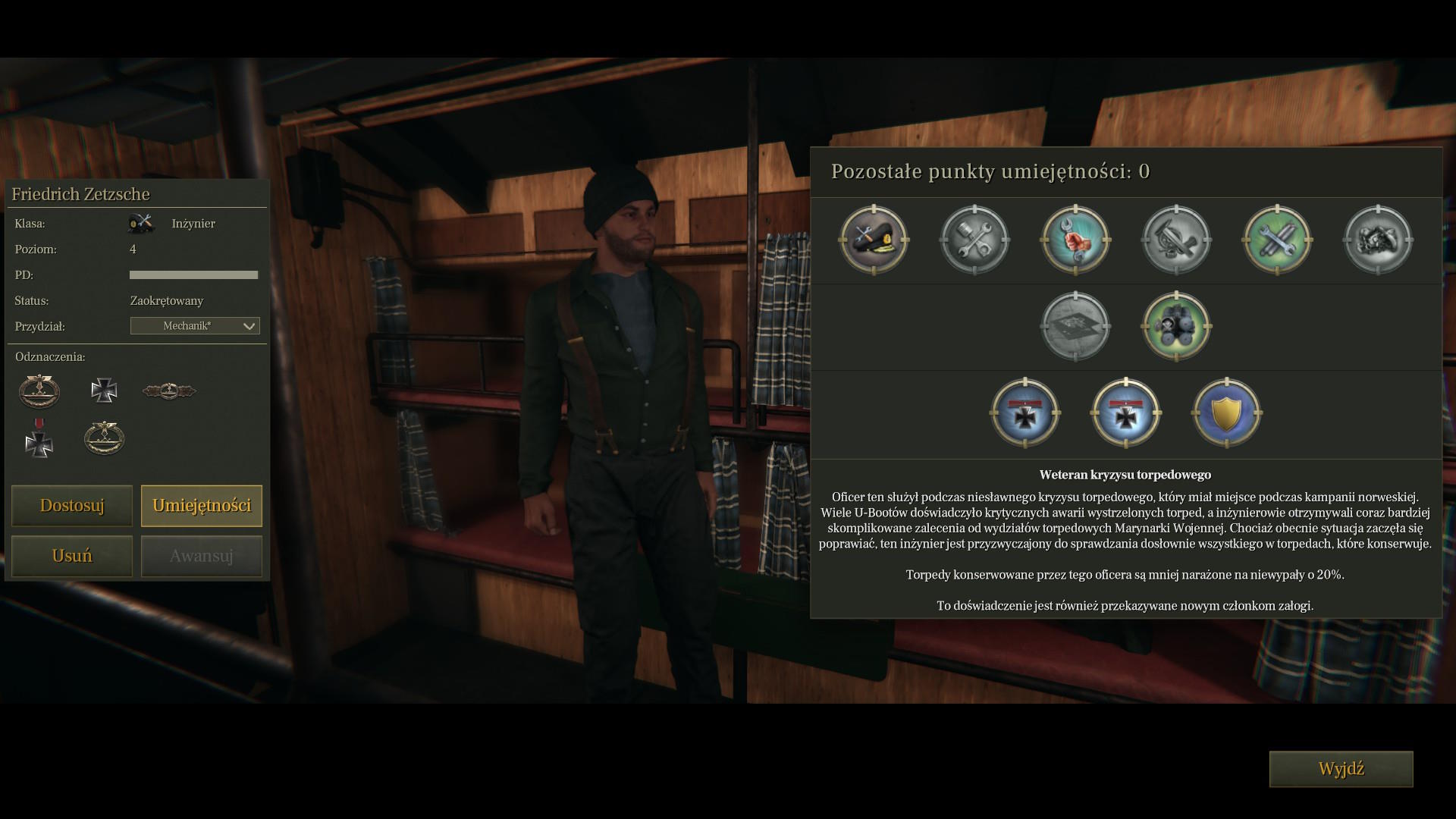The width and height of the screenshot is (1456, 819).
Task: Open the Przydział assignment dropdown
Action: pos(195,326)
